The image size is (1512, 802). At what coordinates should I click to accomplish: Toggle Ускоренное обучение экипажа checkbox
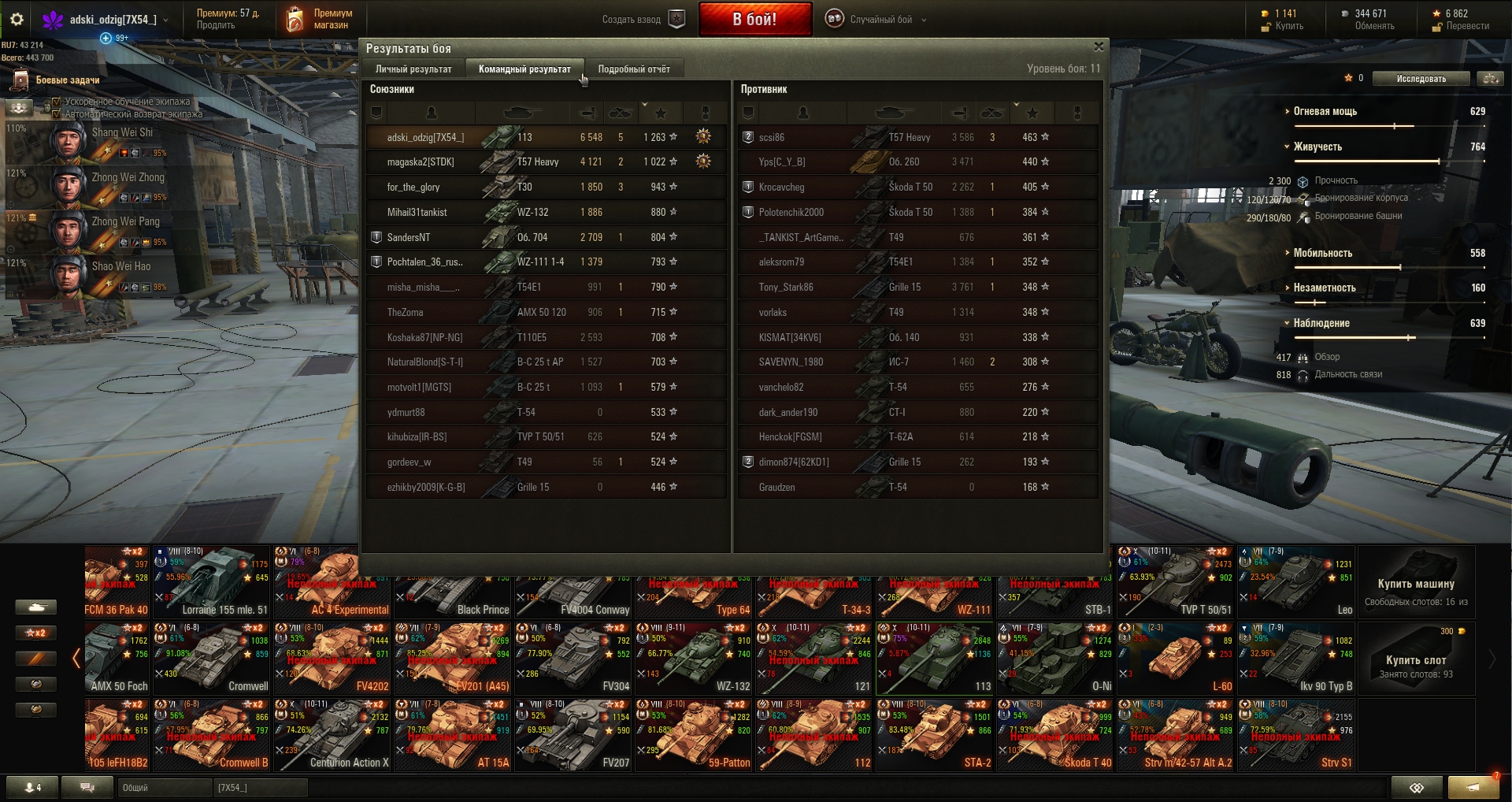pos(57,102)
